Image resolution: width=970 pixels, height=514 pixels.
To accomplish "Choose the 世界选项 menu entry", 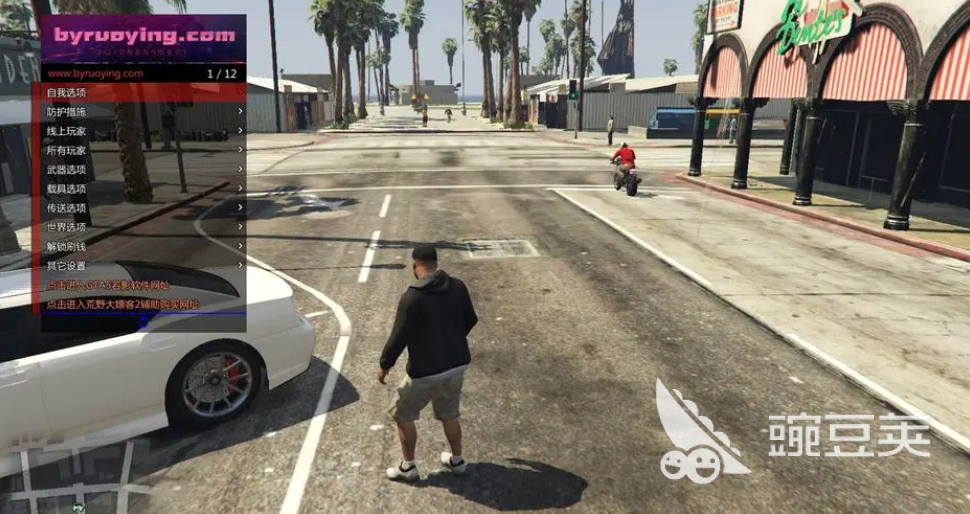I will coord(143,227).
